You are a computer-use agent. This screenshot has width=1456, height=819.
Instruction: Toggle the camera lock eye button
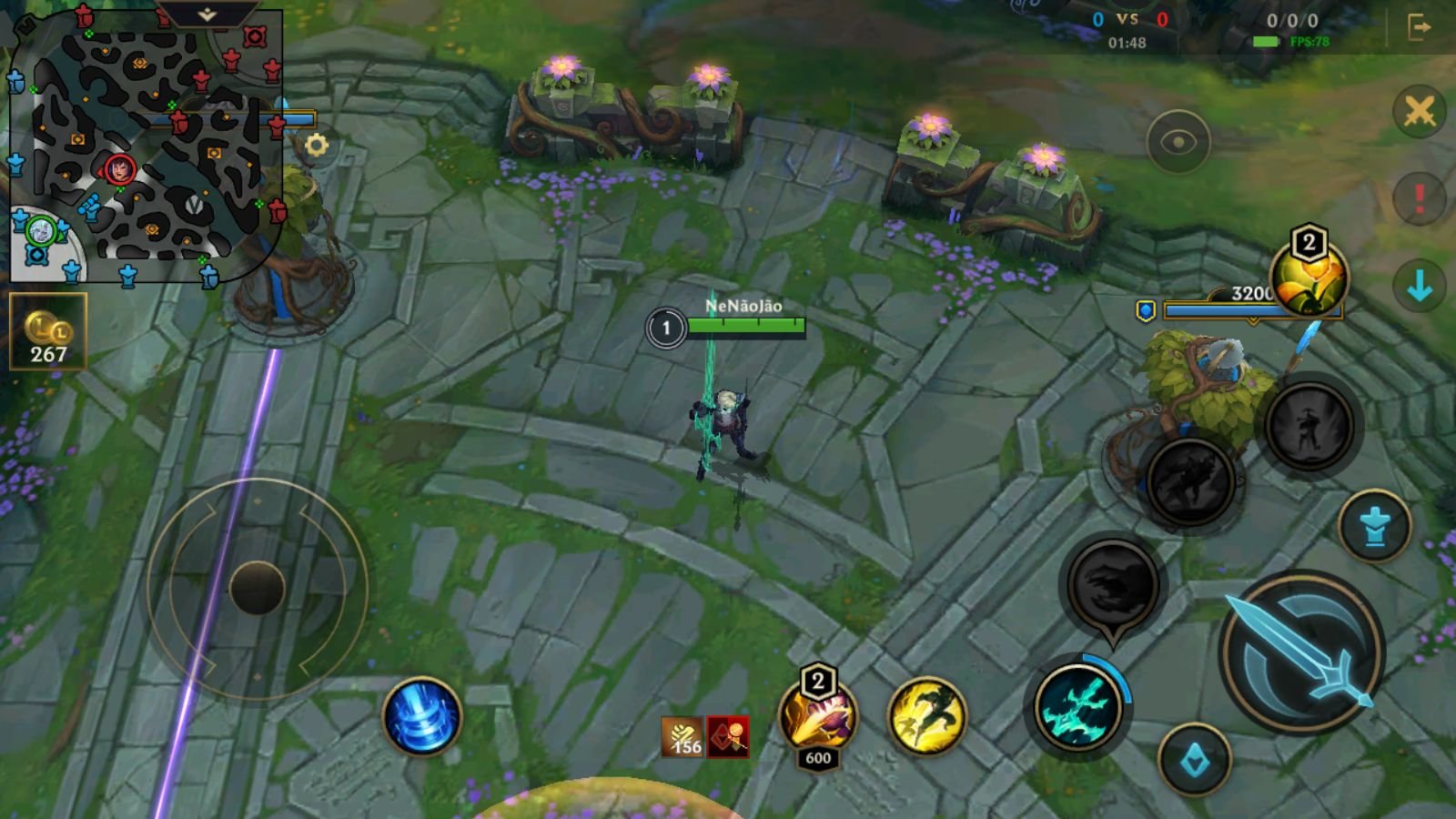click(x=1178, y=139)
